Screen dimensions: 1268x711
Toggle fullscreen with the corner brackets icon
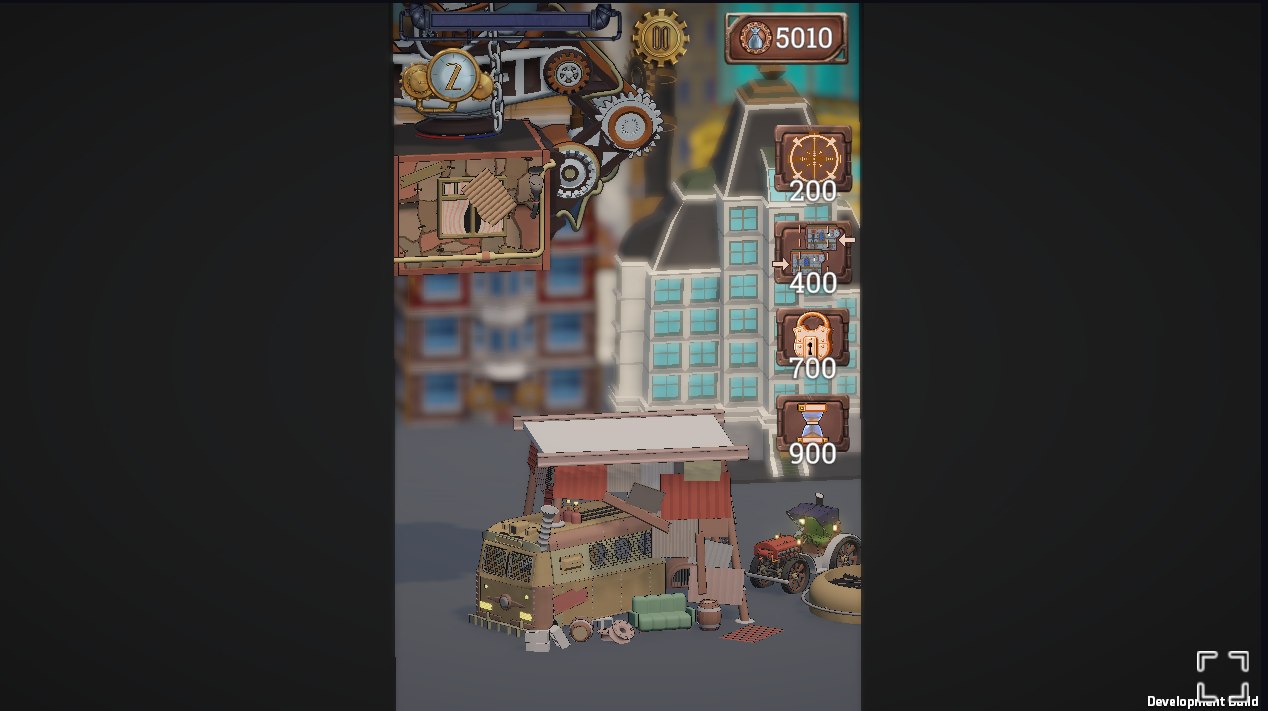(x=1222, y=675)
